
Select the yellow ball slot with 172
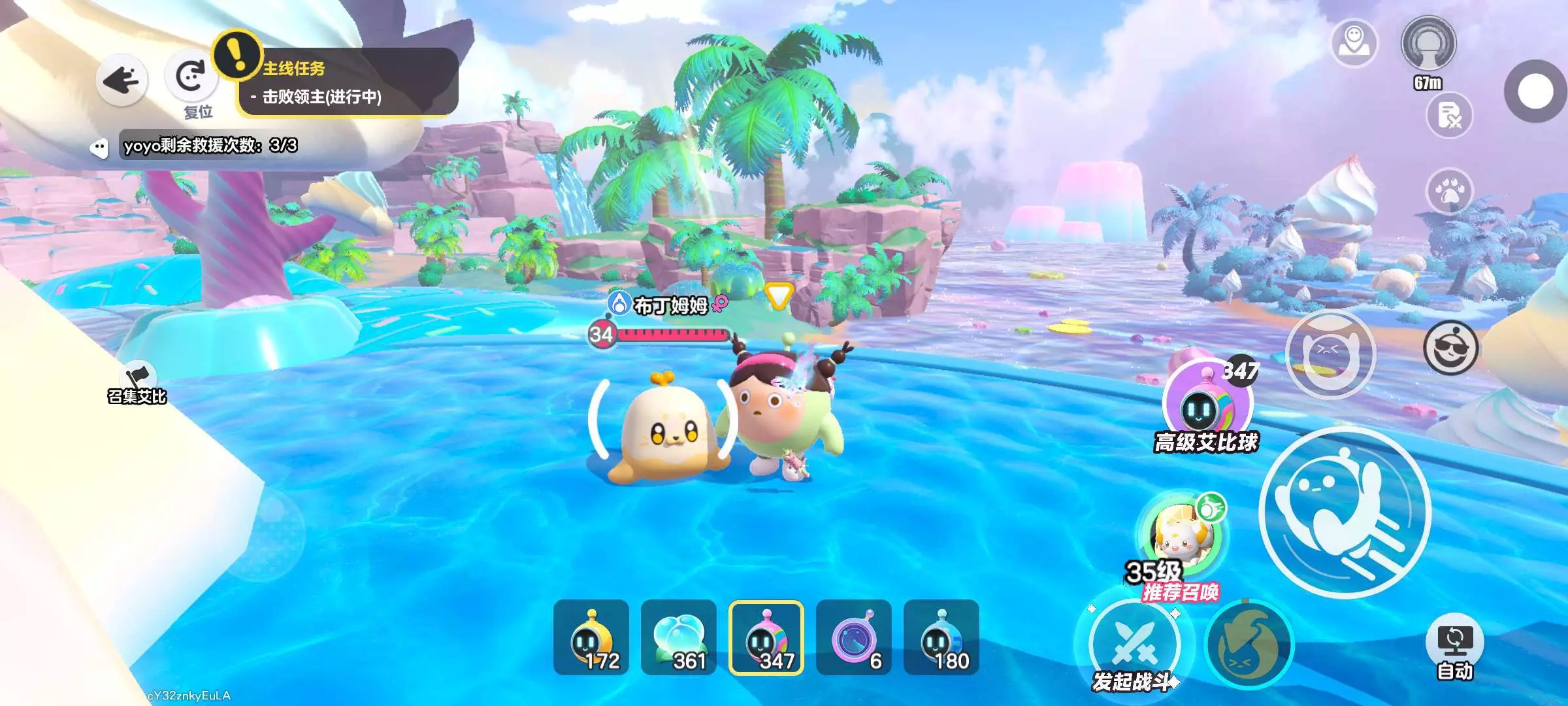(591, 637)
